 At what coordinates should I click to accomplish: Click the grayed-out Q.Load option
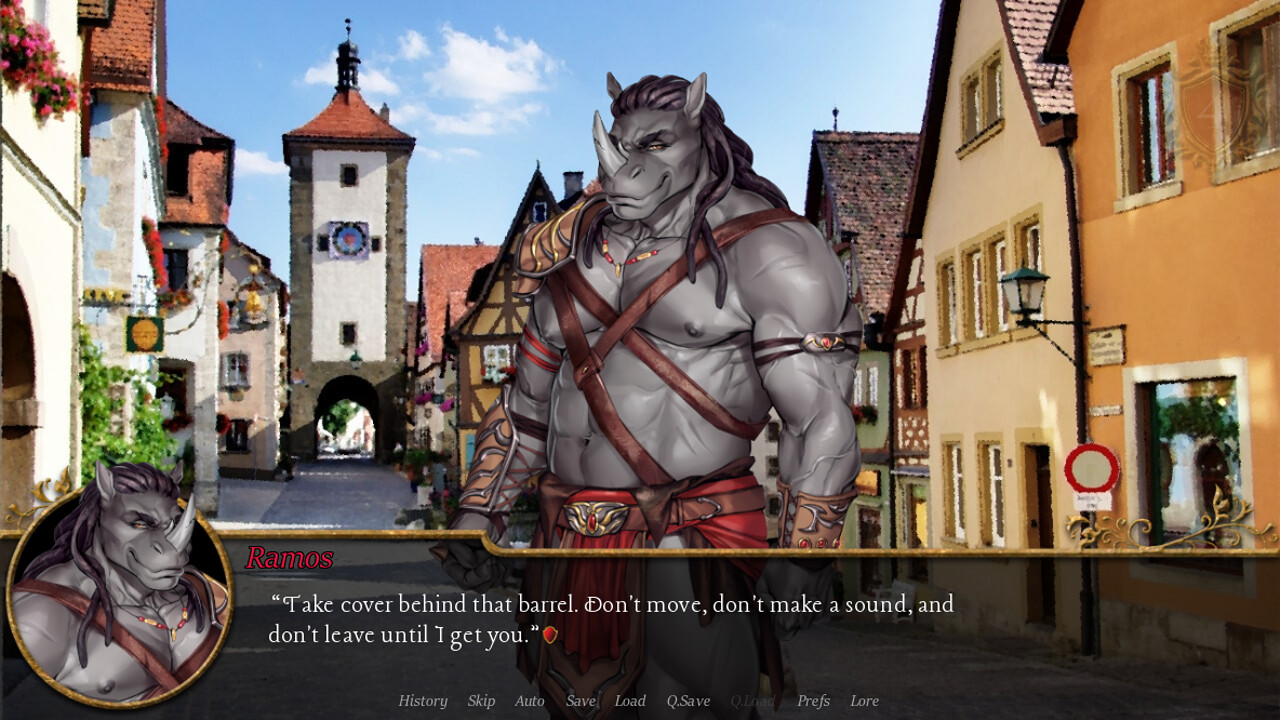click(x=755, y=701)
